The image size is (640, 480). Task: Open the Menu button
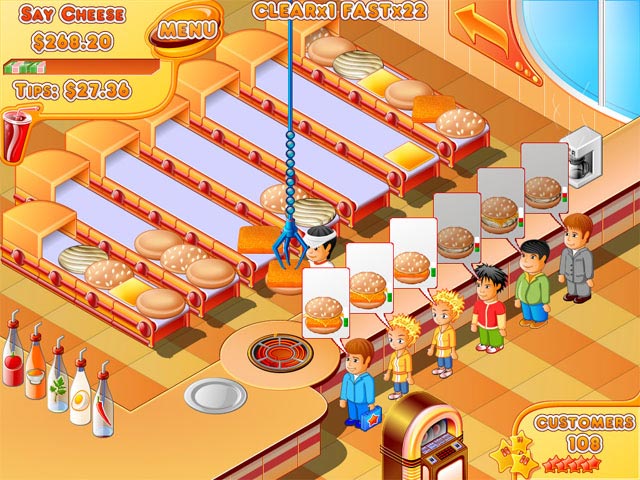[185, 29]
